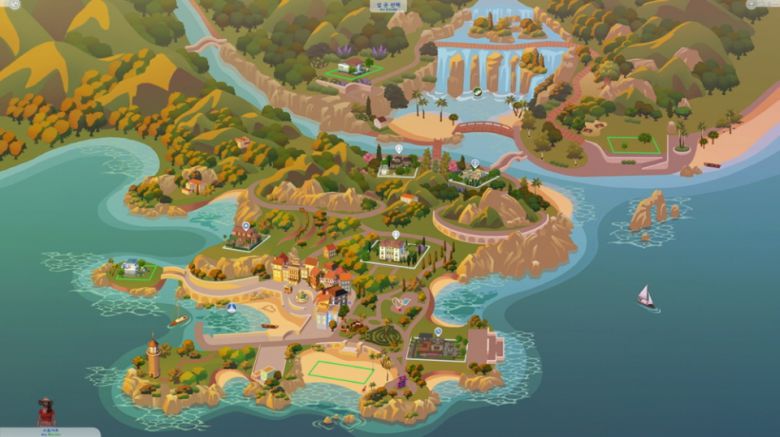Choose the house lot beside the waterfall
This screenshot has height=437, width=780.
(350, 67)
